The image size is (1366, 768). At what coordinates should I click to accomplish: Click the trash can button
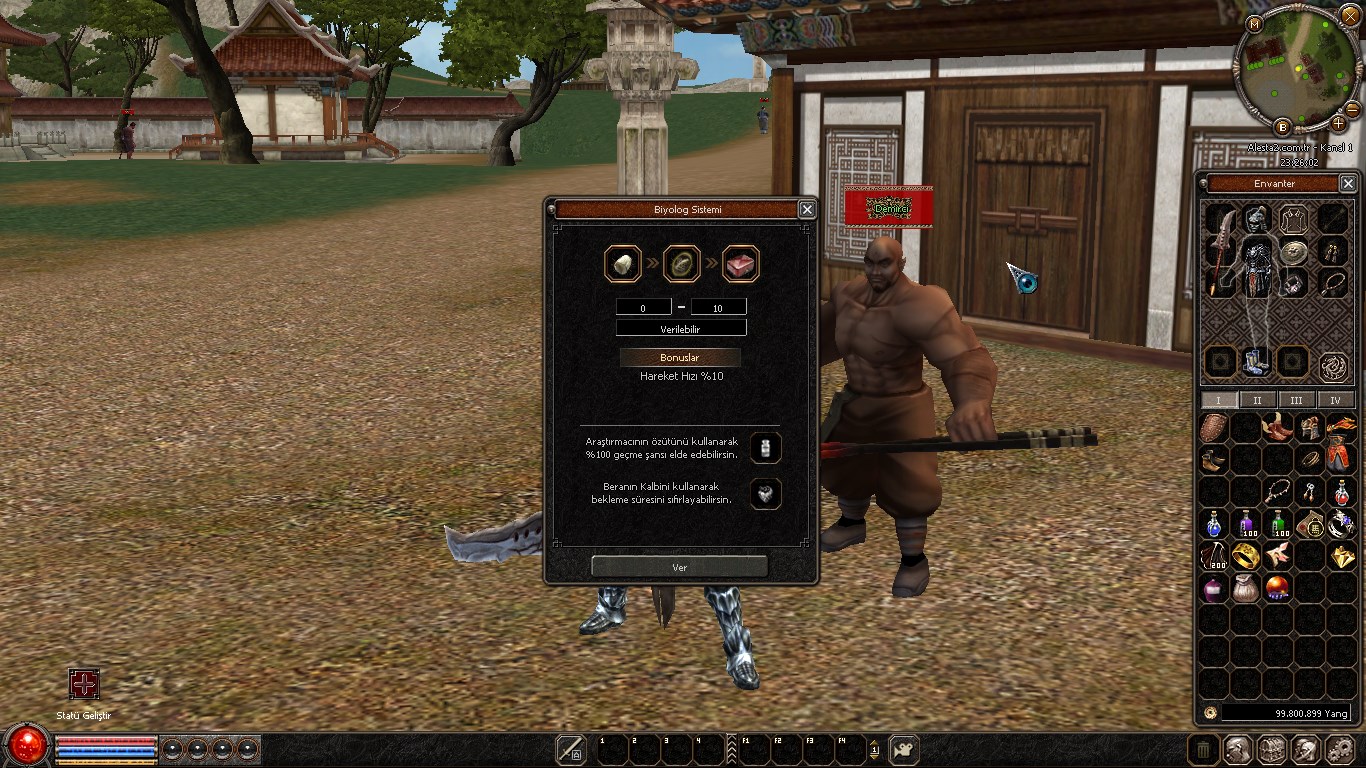[1204, 749]
